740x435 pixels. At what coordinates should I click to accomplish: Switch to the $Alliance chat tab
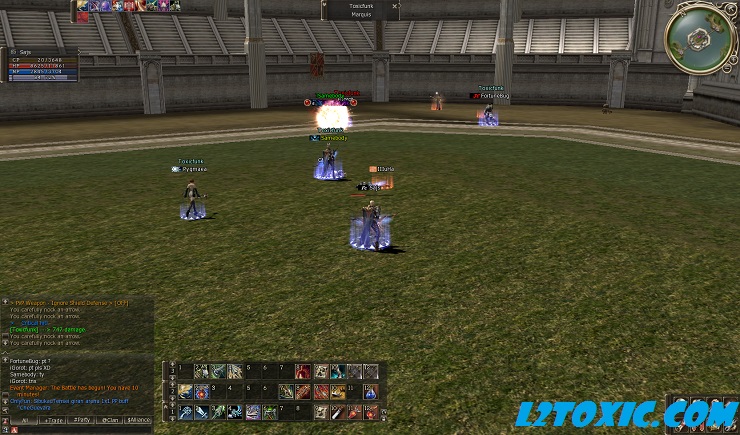point(139,419)
